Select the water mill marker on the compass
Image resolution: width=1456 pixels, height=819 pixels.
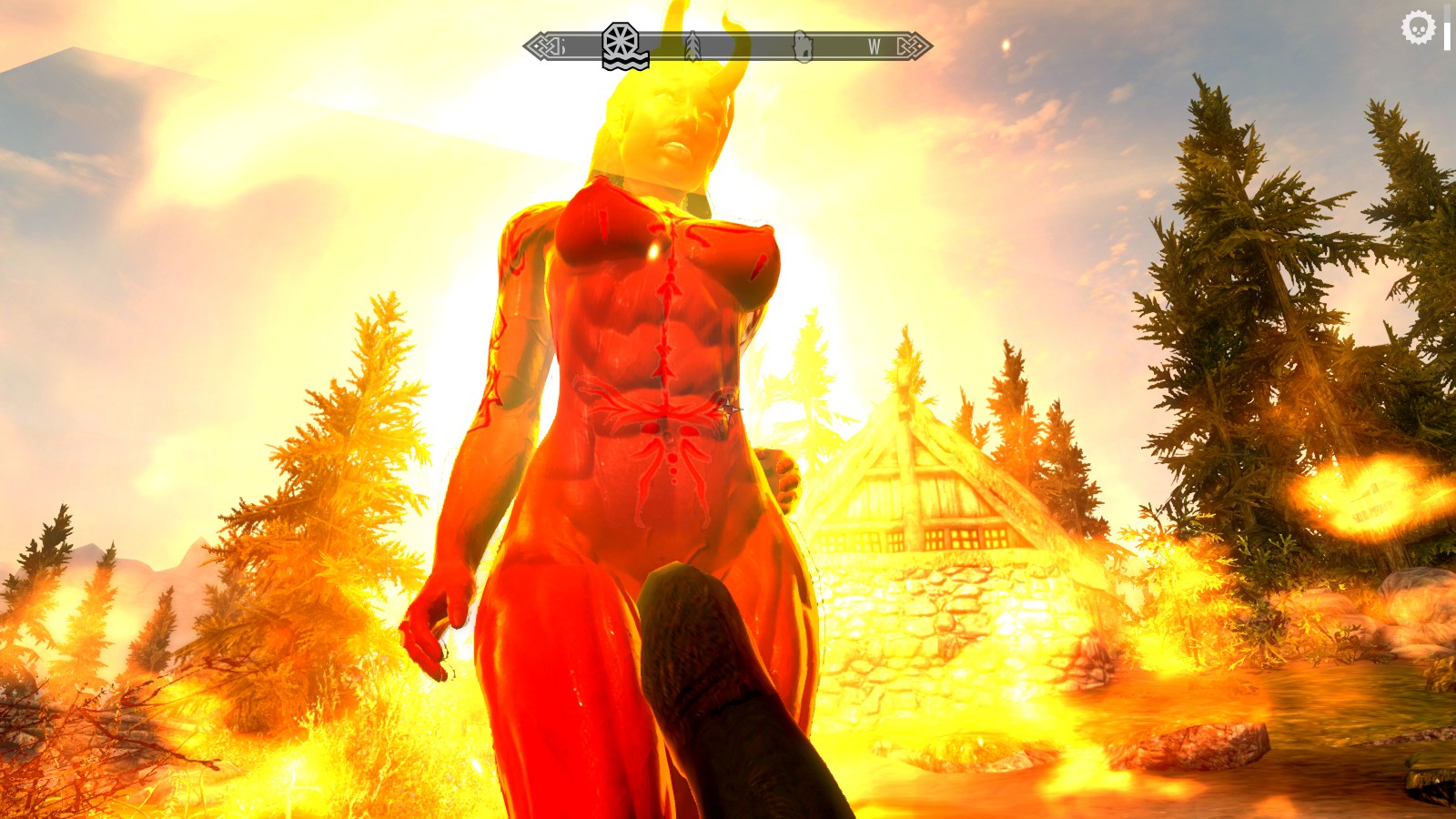(x=624, y=45)
